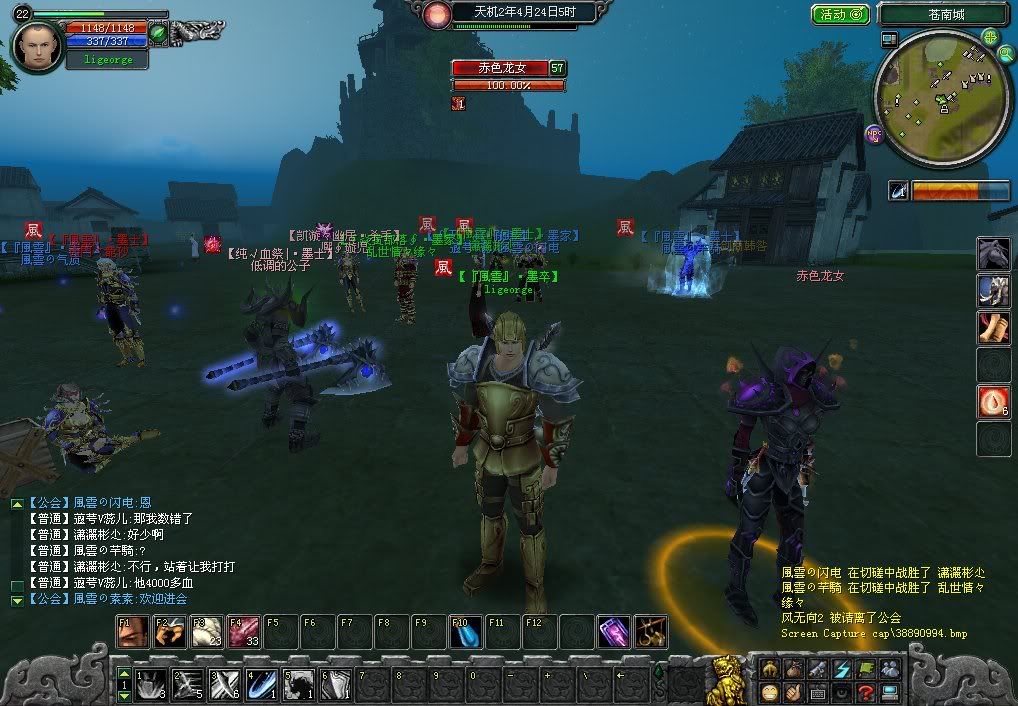Open the helmet character equipment icon
The width and height of the screenshot is (1018, 706).
[769, 668]
